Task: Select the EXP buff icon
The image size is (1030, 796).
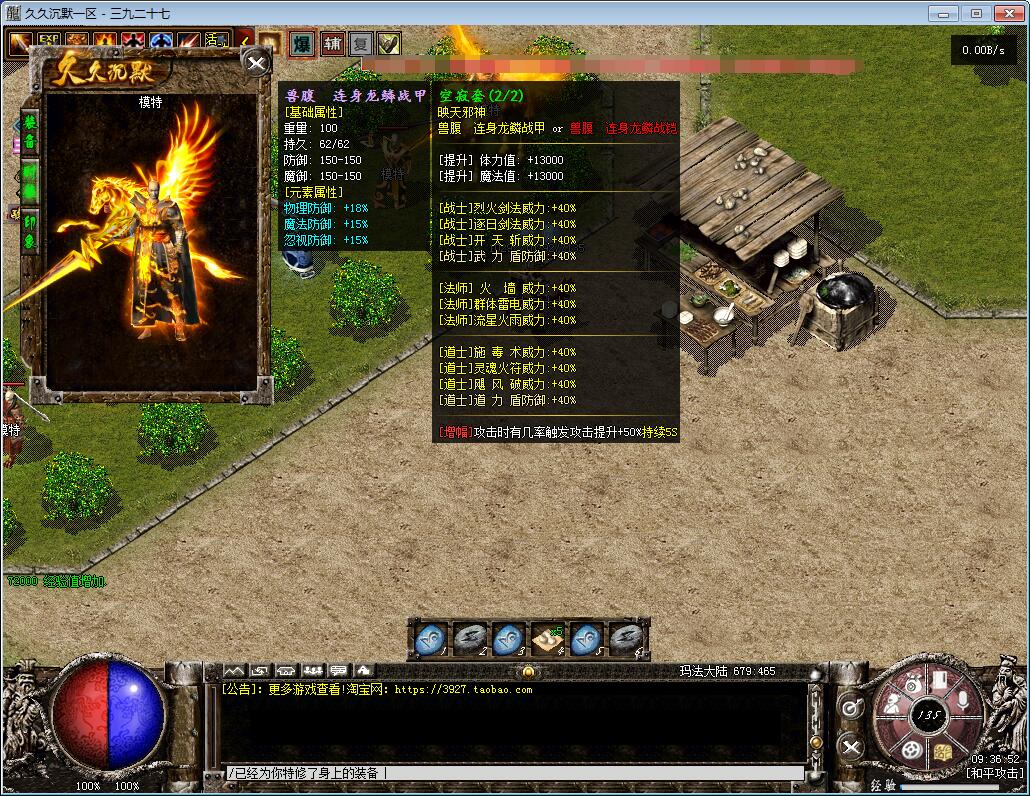Action: 47,44
